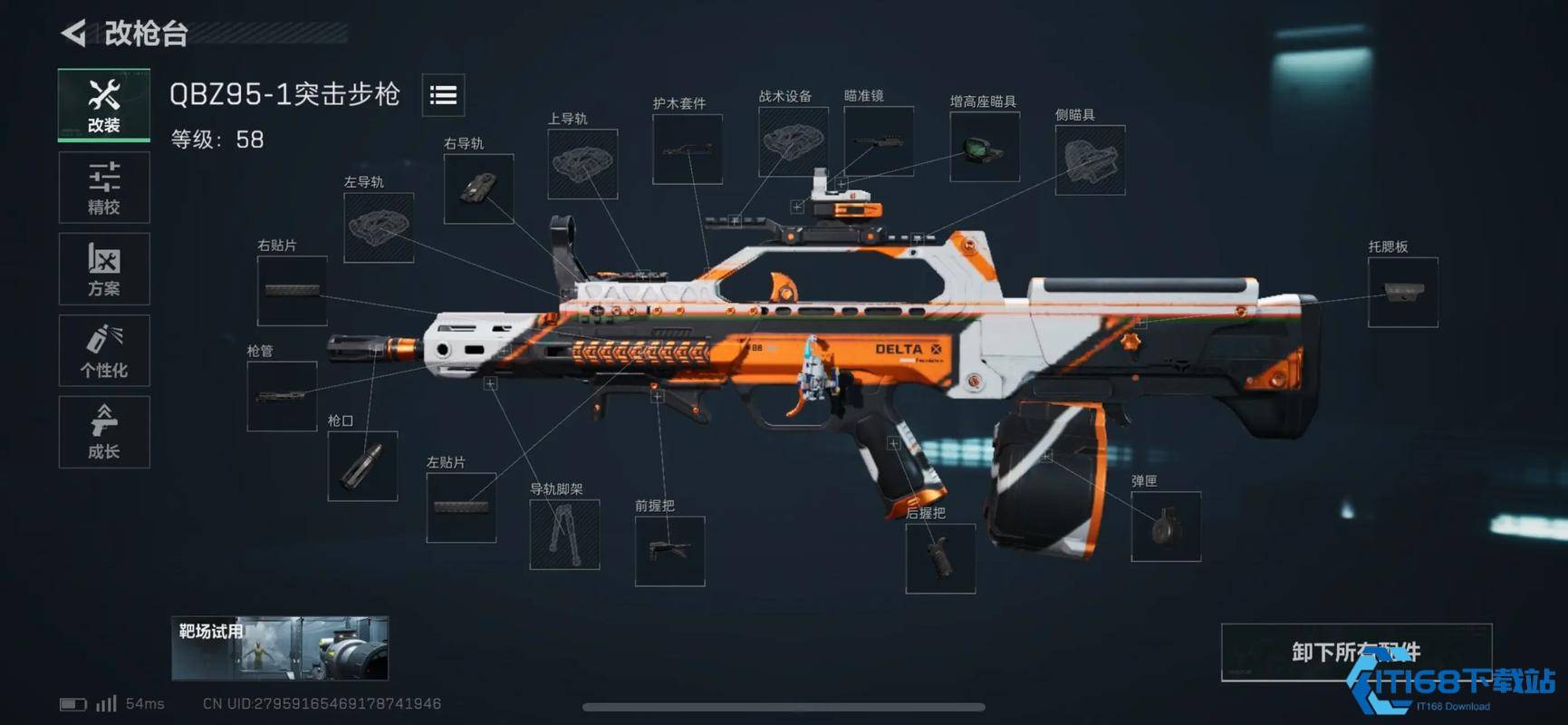
Task: Choose the 枪管 barrel attachment slot
Action: [x=282, y=396]
